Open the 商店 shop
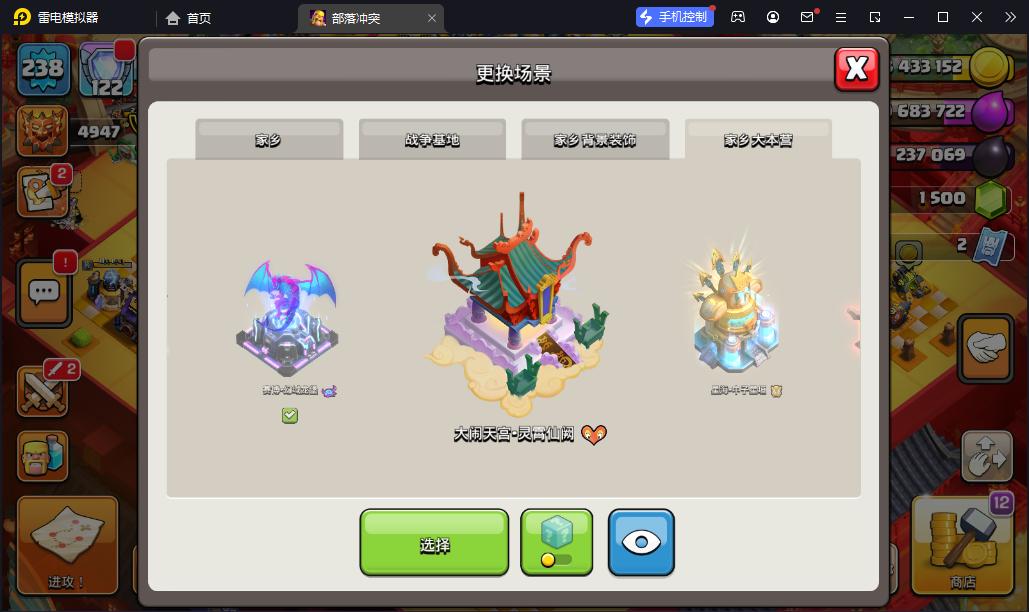This screenshot has height=612, width=1029. 962,545
